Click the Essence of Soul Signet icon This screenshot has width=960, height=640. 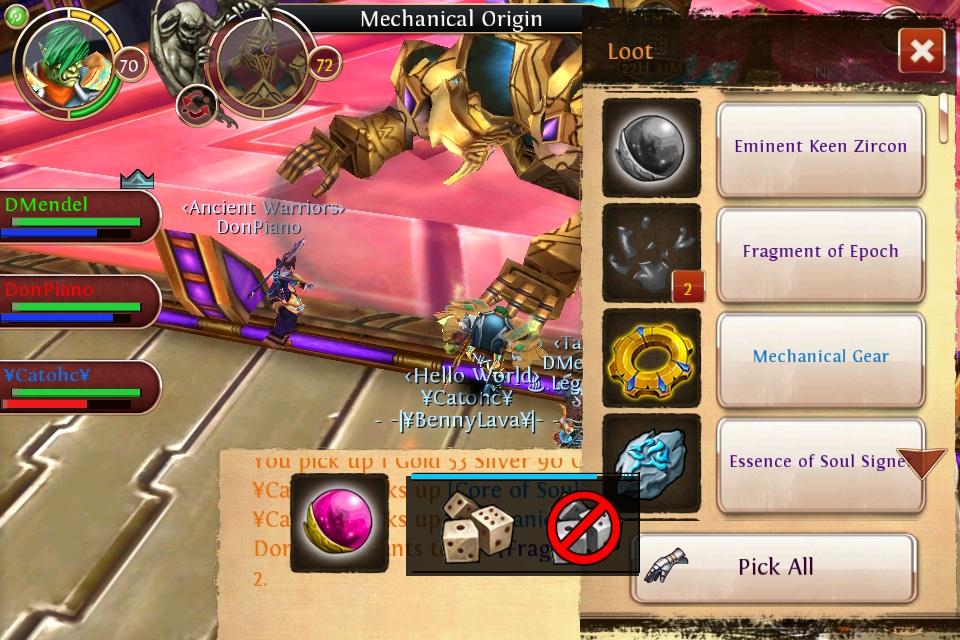click(x=651, y=462)
